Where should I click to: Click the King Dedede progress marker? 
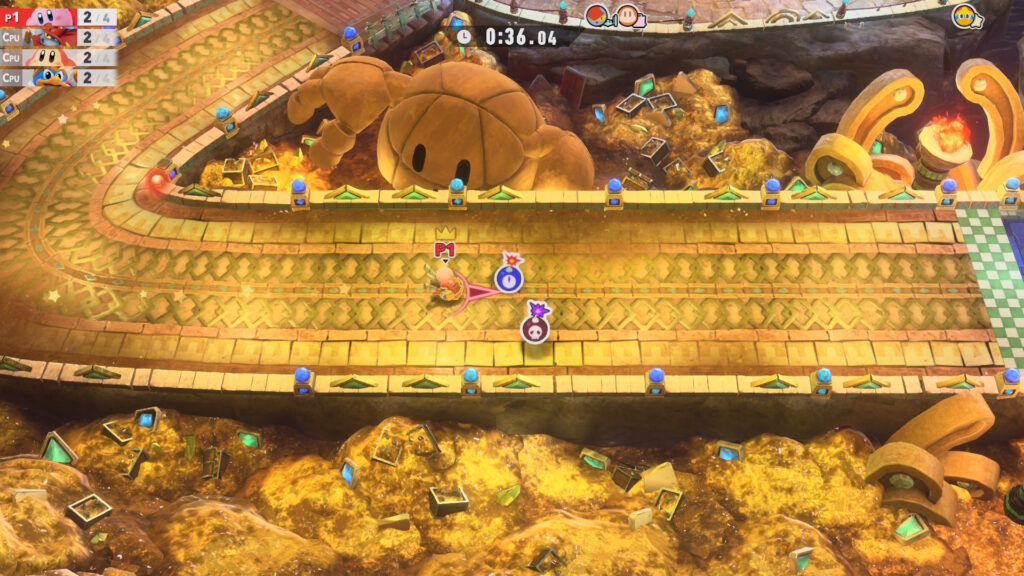966,17
